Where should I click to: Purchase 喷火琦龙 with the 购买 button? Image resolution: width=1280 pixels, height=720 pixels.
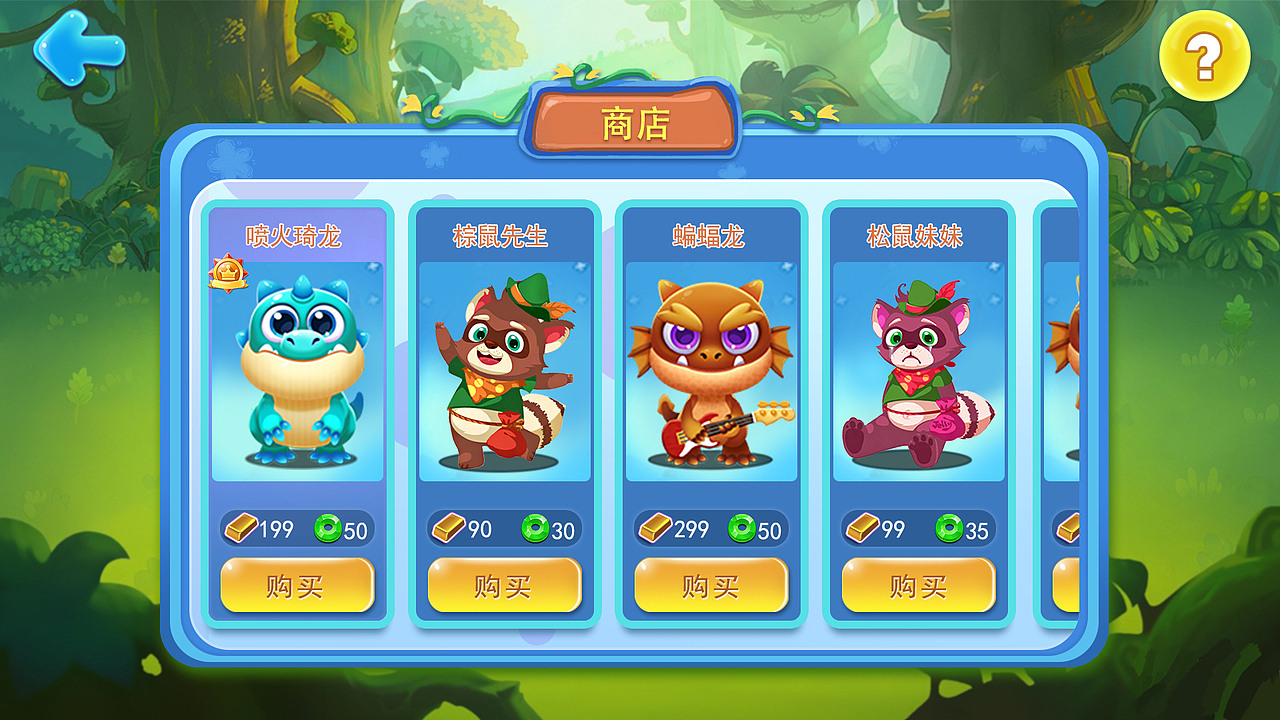[297, 585]
